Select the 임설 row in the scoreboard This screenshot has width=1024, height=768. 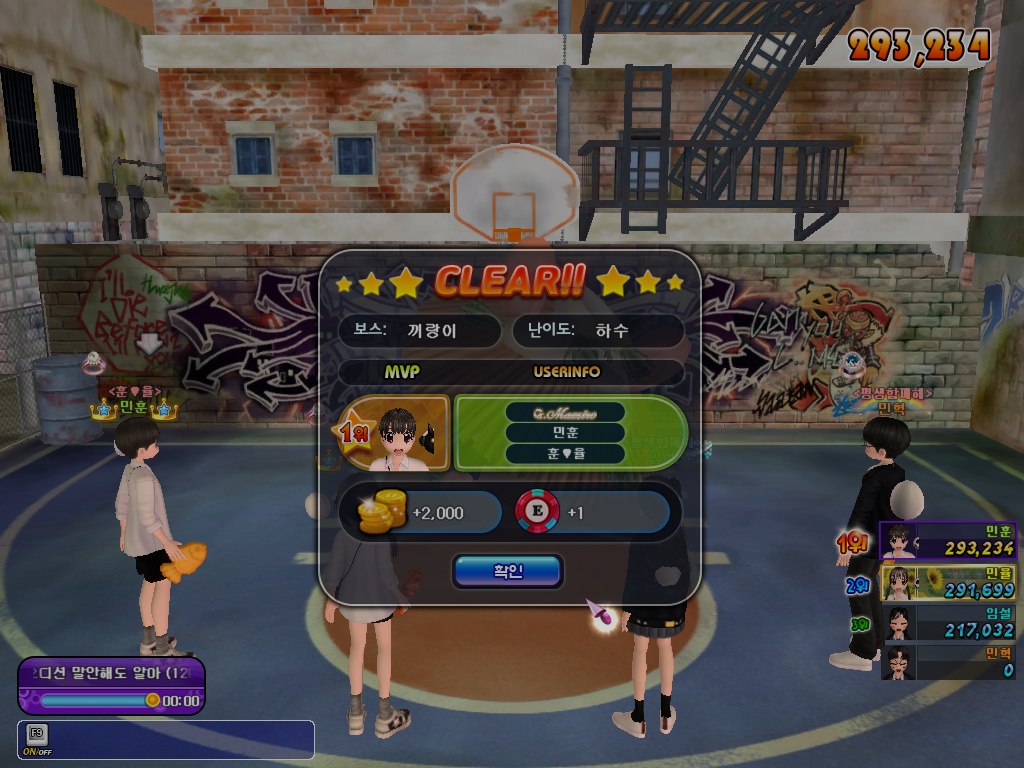947,623
